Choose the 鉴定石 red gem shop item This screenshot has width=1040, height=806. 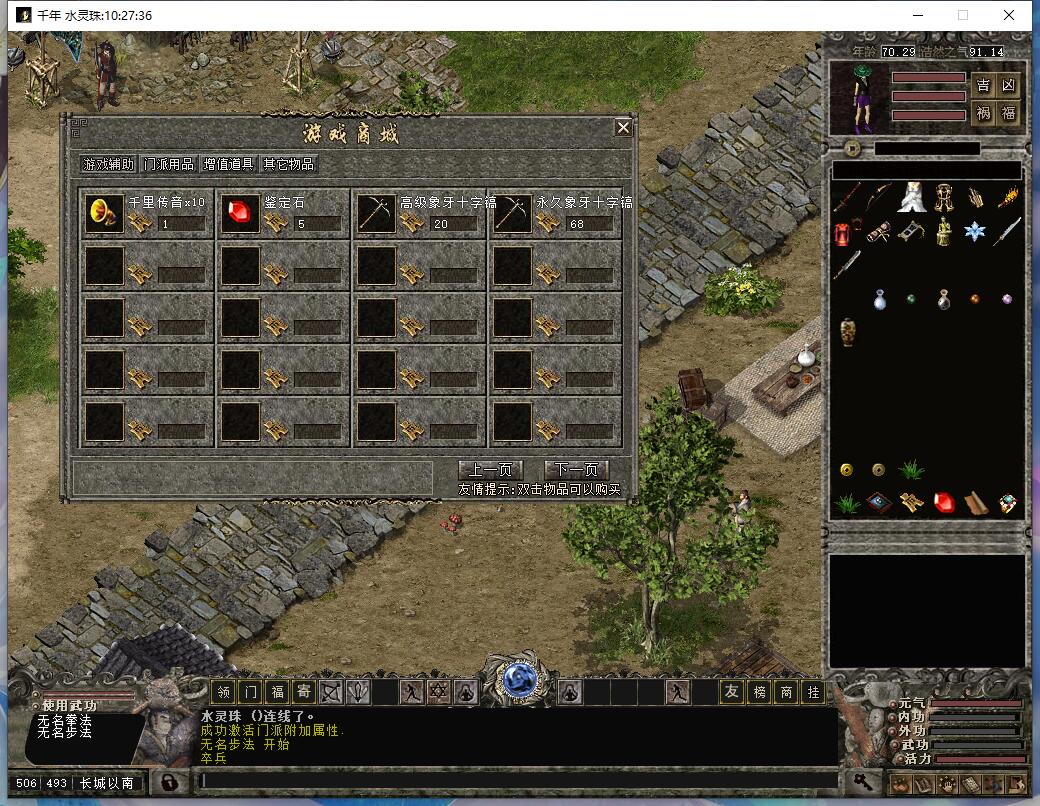240,213
